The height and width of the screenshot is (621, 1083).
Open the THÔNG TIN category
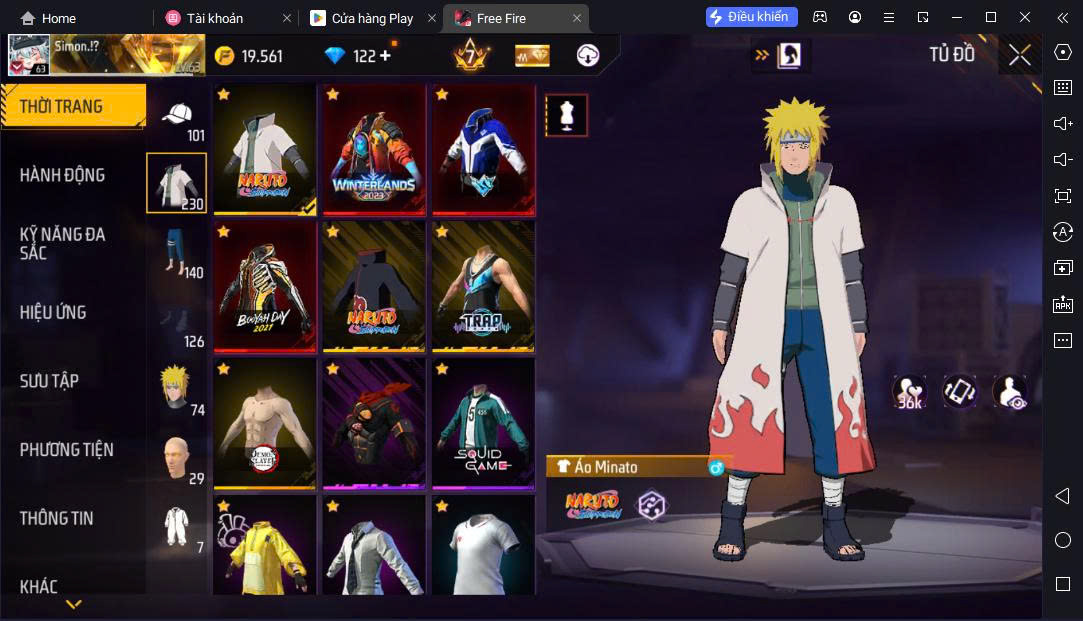tap(56, 518)
